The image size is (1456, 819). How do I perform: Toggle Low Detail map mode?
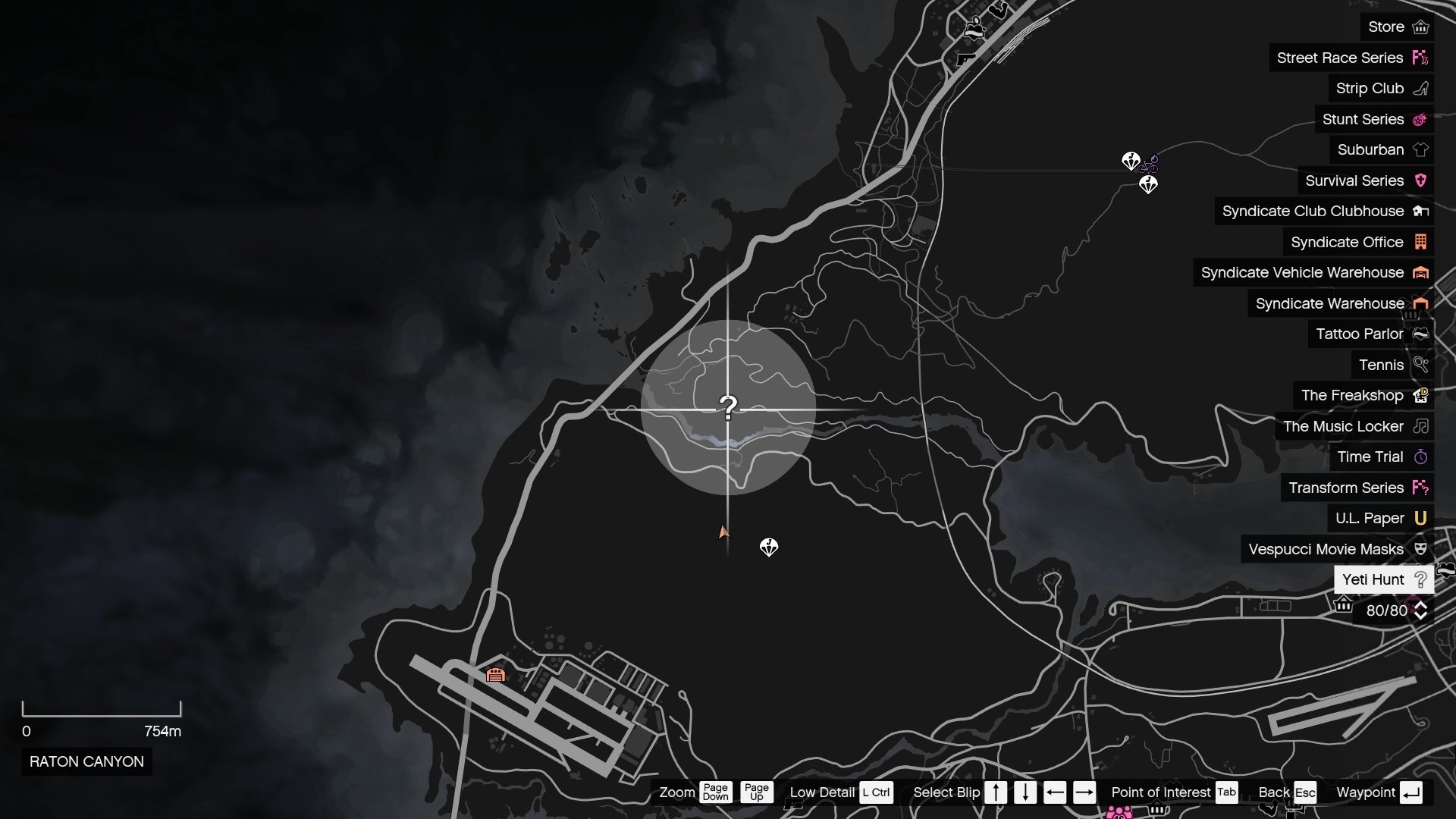point(877,792)
